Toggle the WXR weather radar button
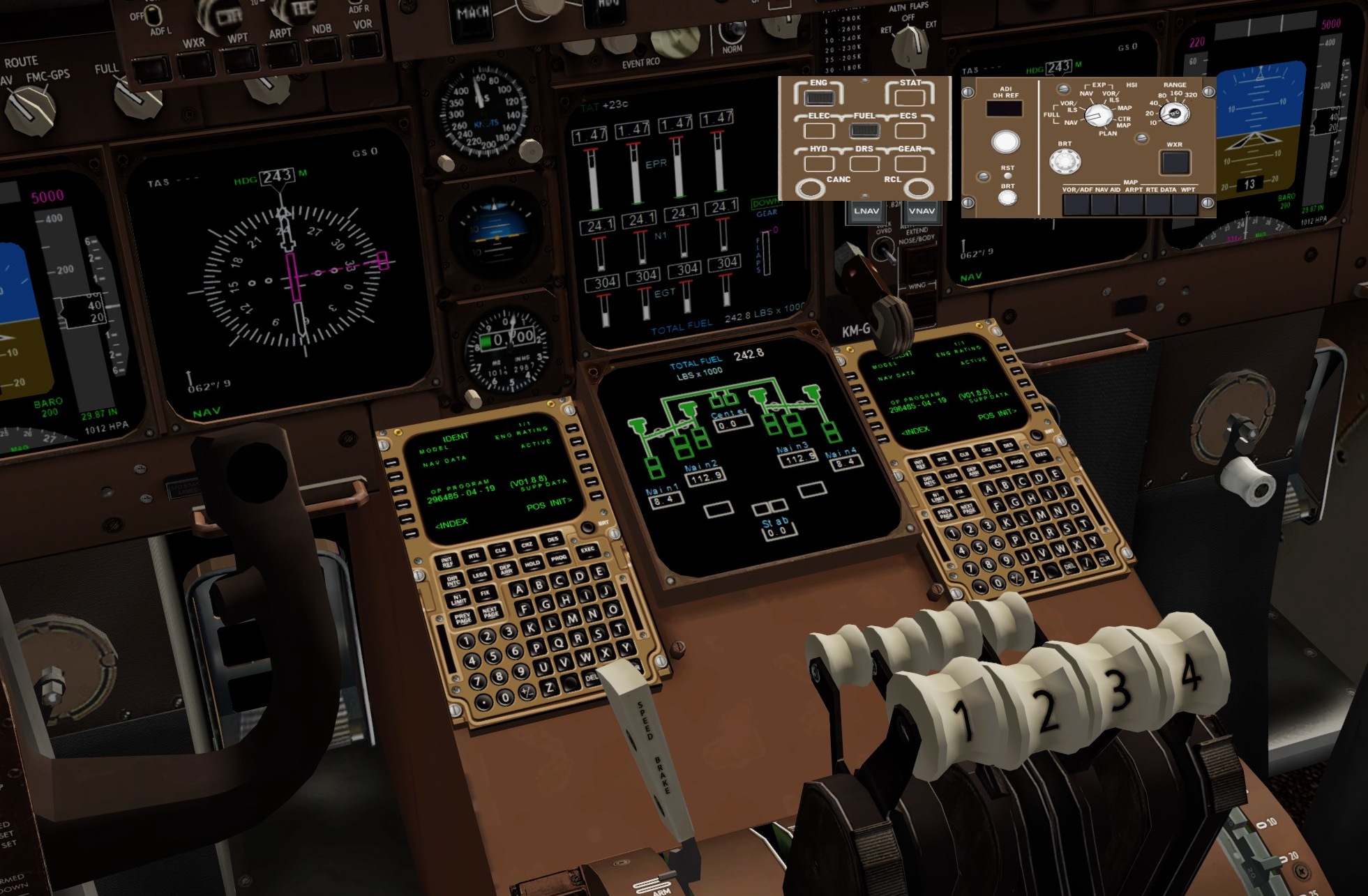The width and height of the screenshot is (1368, 896). pos(1175,162)
